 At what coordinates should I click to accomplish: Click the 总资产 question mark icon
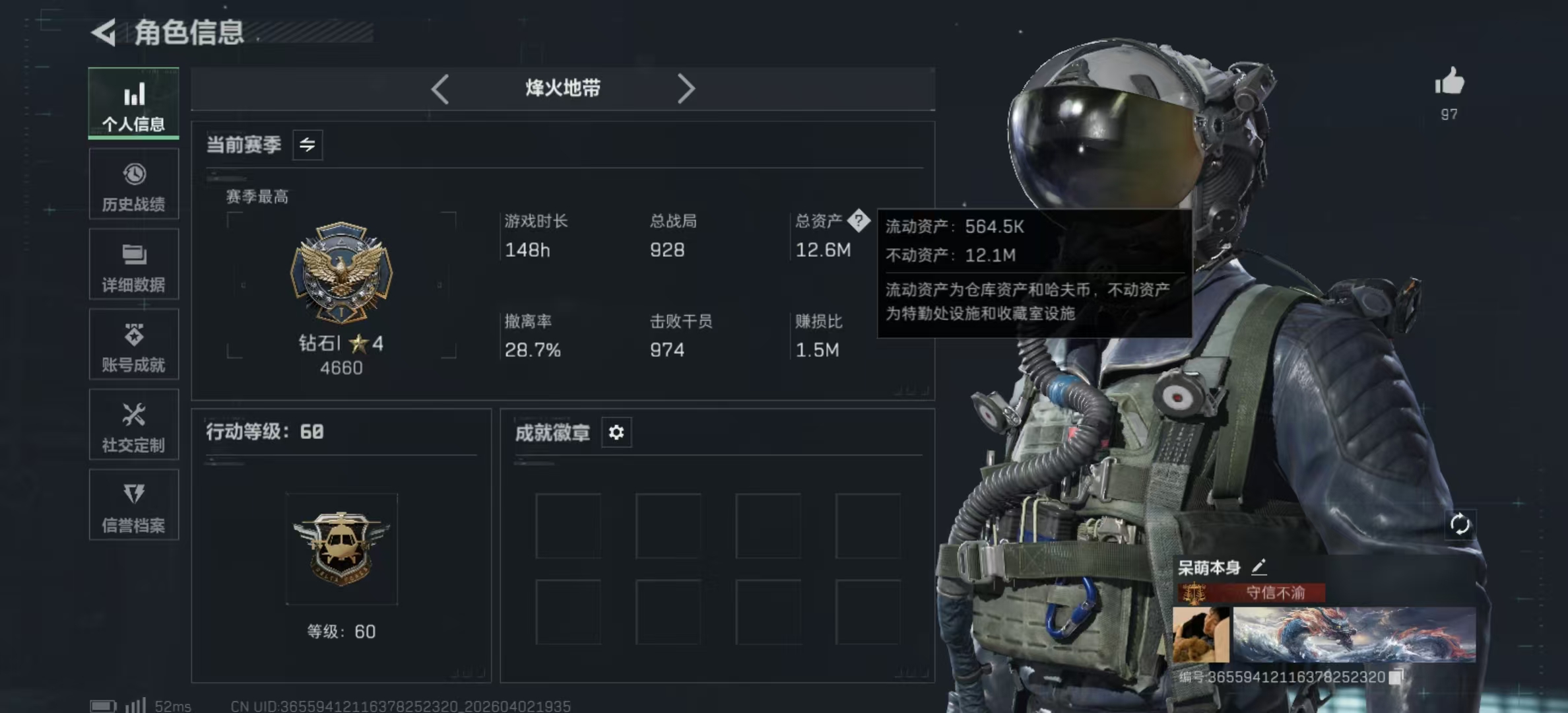[x=859, y=221]
